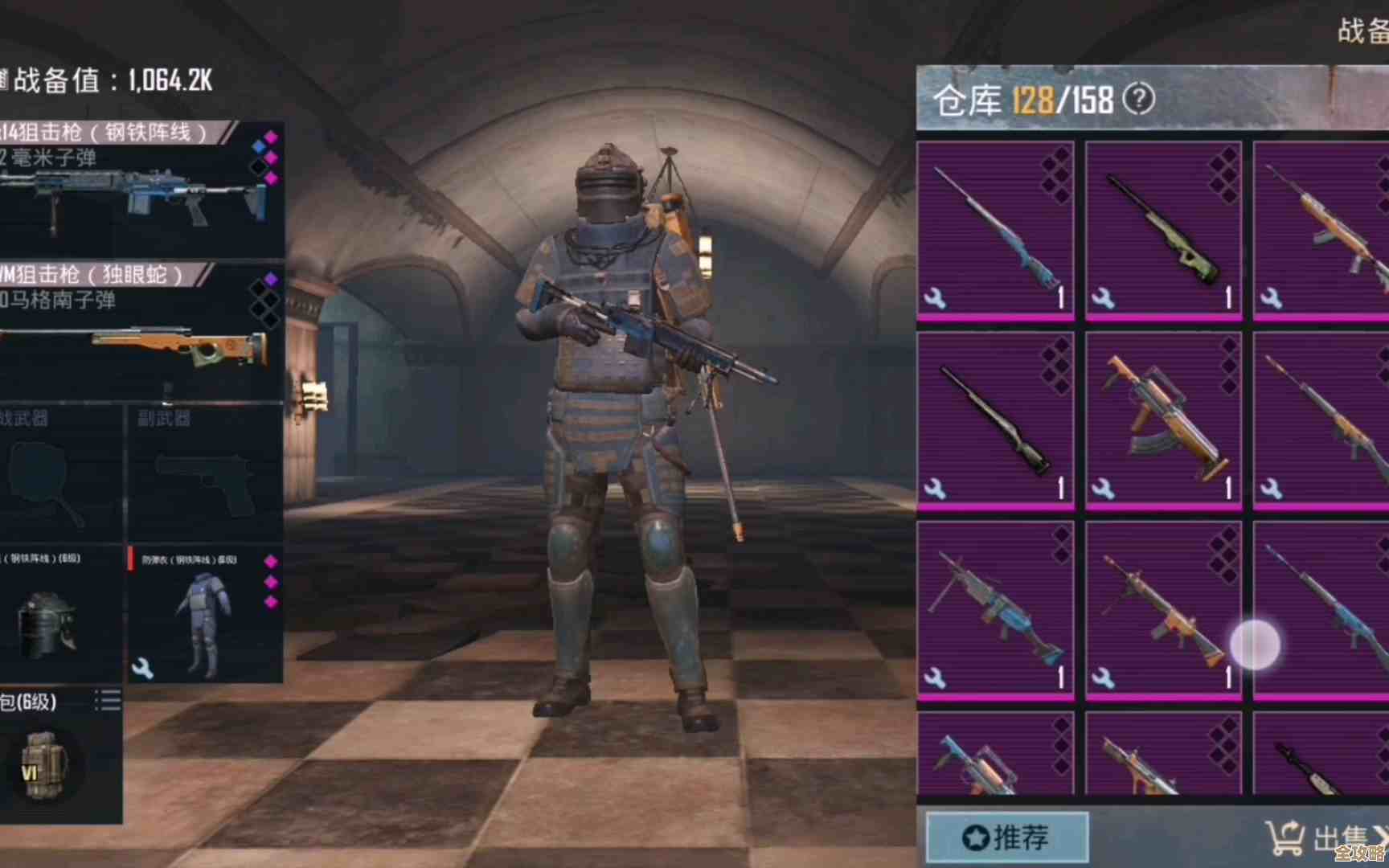The image size is (1389, 868).
Task: Select the orange Groza rifle in warehouse
Action: point(1162,420)
